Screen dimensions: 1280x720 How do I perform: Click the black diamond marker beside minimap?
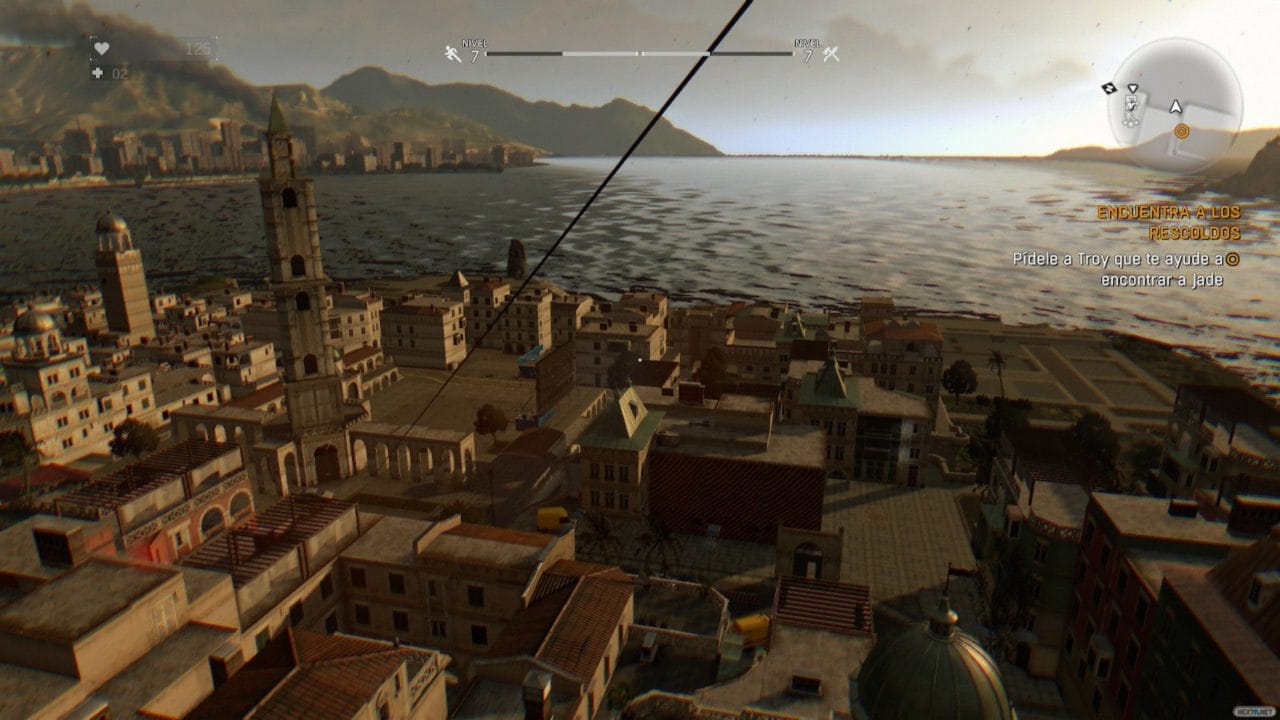(1108, 88)
